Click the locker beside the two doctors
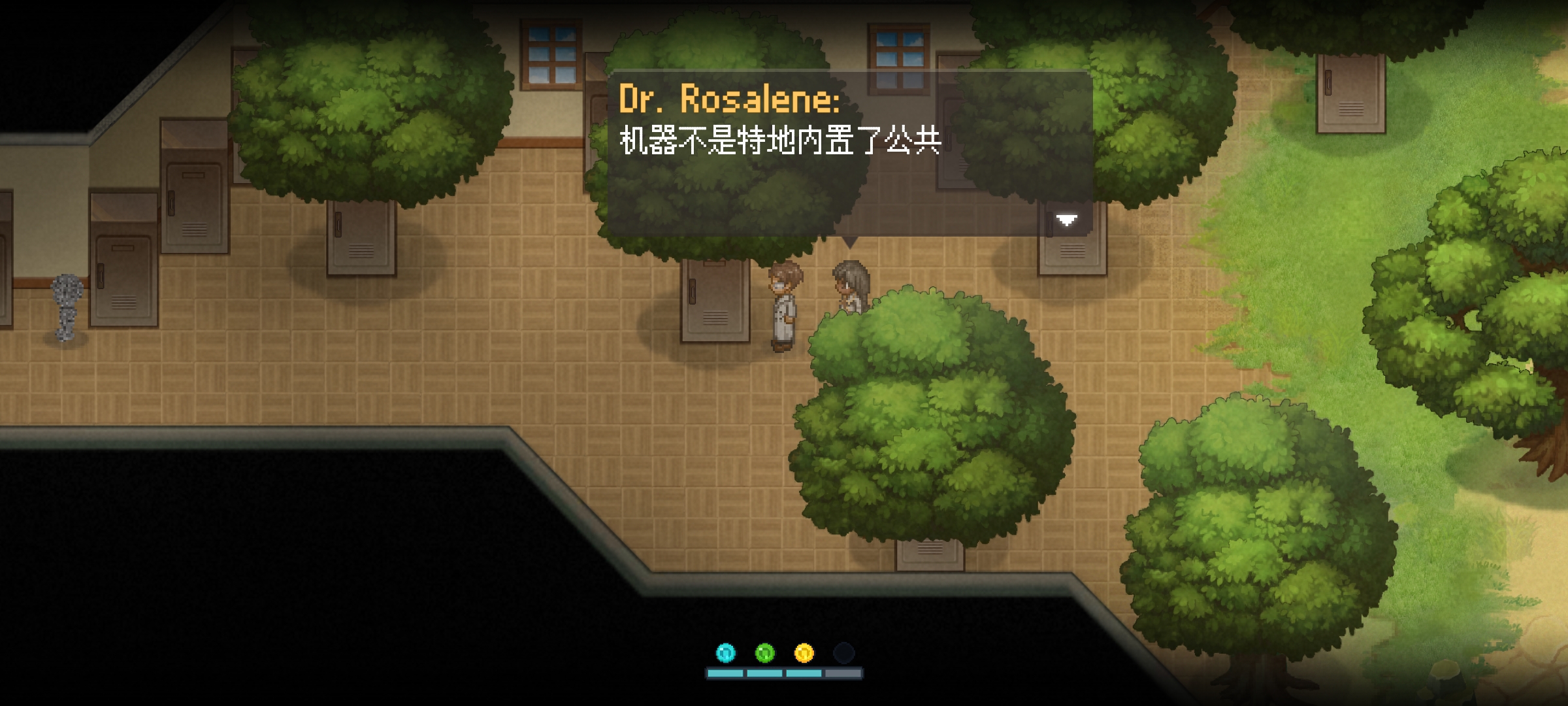Screen dimensions: 1568x706 715,301
